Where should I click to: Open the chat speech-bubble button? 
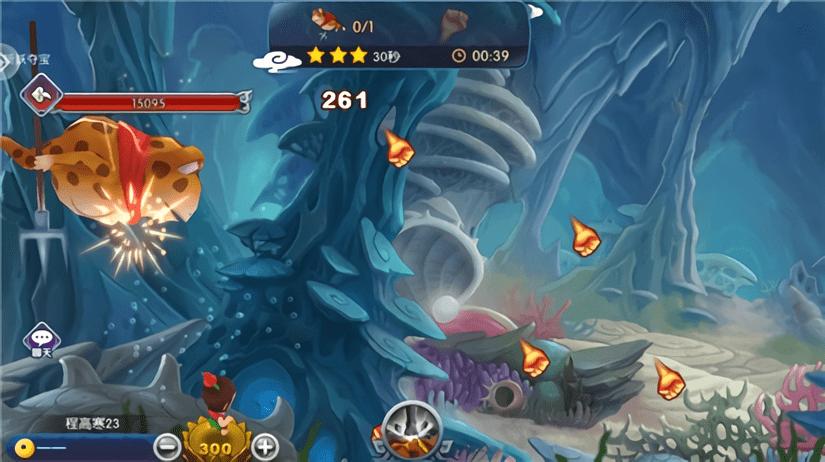pos(41,339)
